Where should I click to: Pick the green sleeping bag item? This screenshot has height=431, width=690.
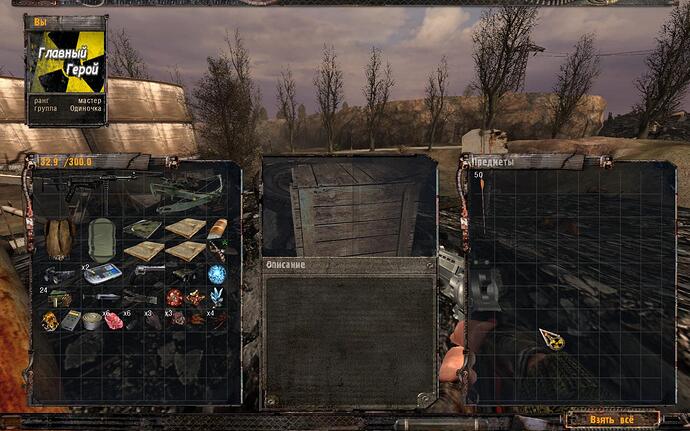(x=101, y=240)
